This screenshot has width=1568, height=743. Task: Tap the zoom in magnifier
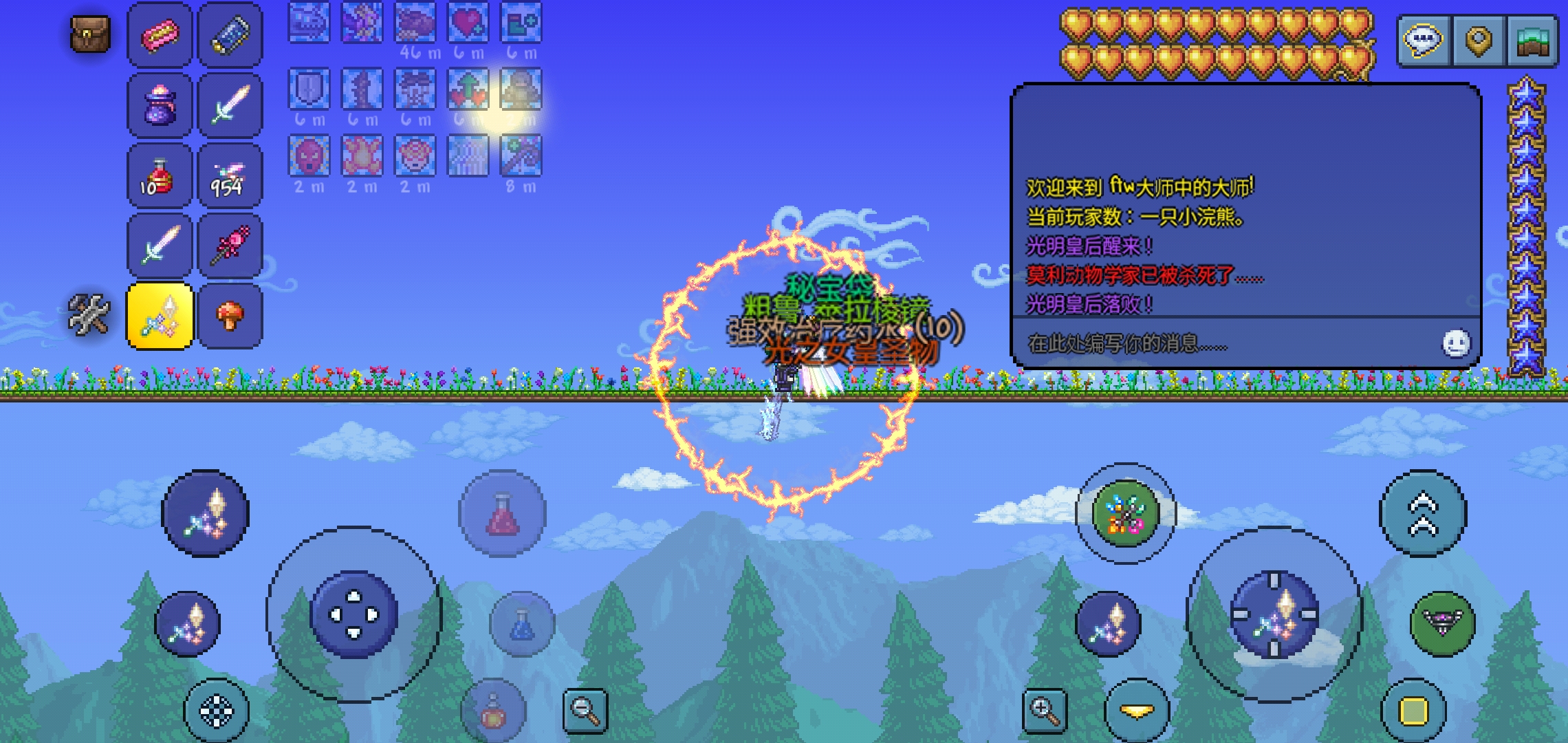[1044, 710]
